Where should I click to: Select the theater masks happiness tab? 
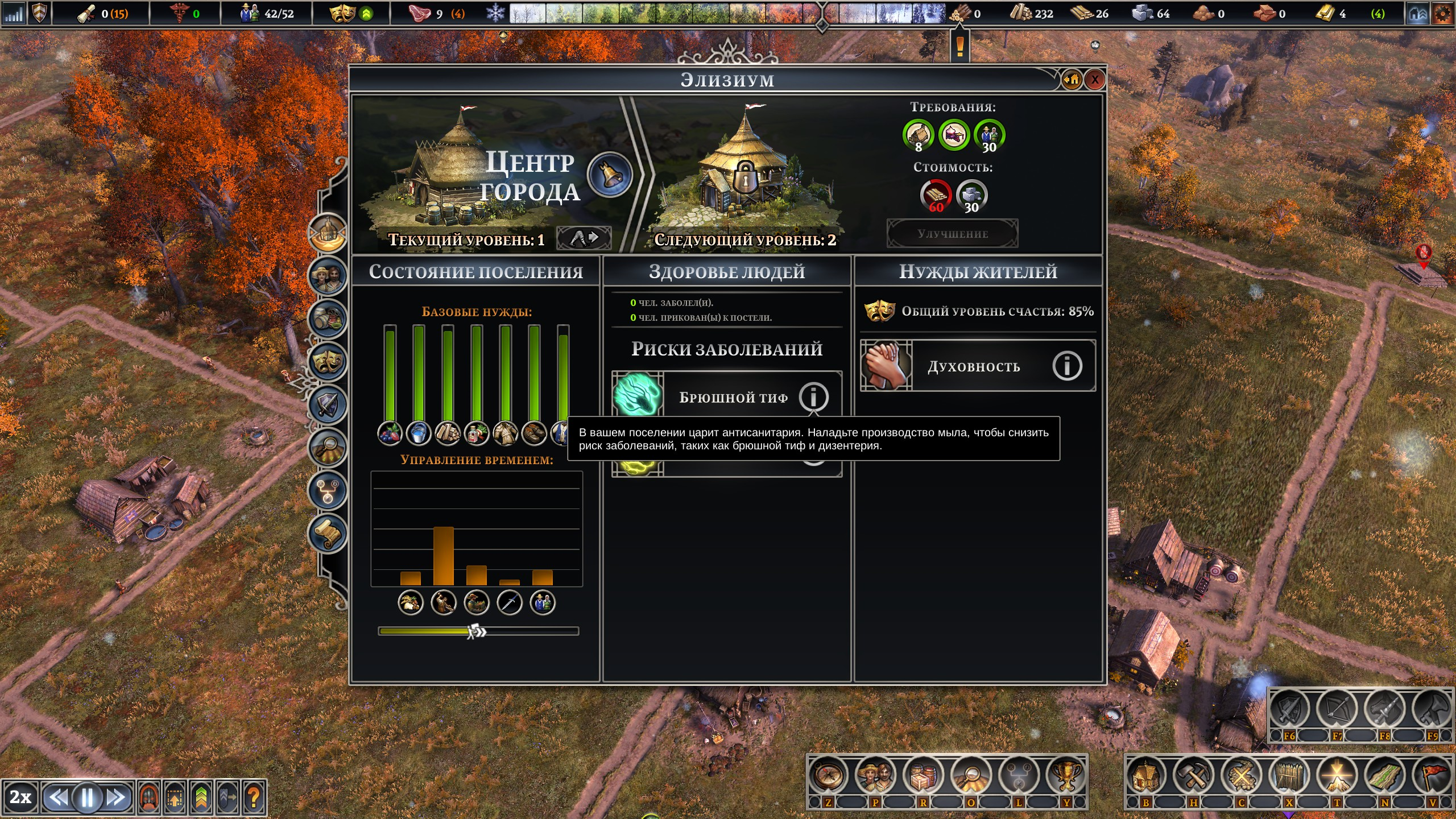328,361
